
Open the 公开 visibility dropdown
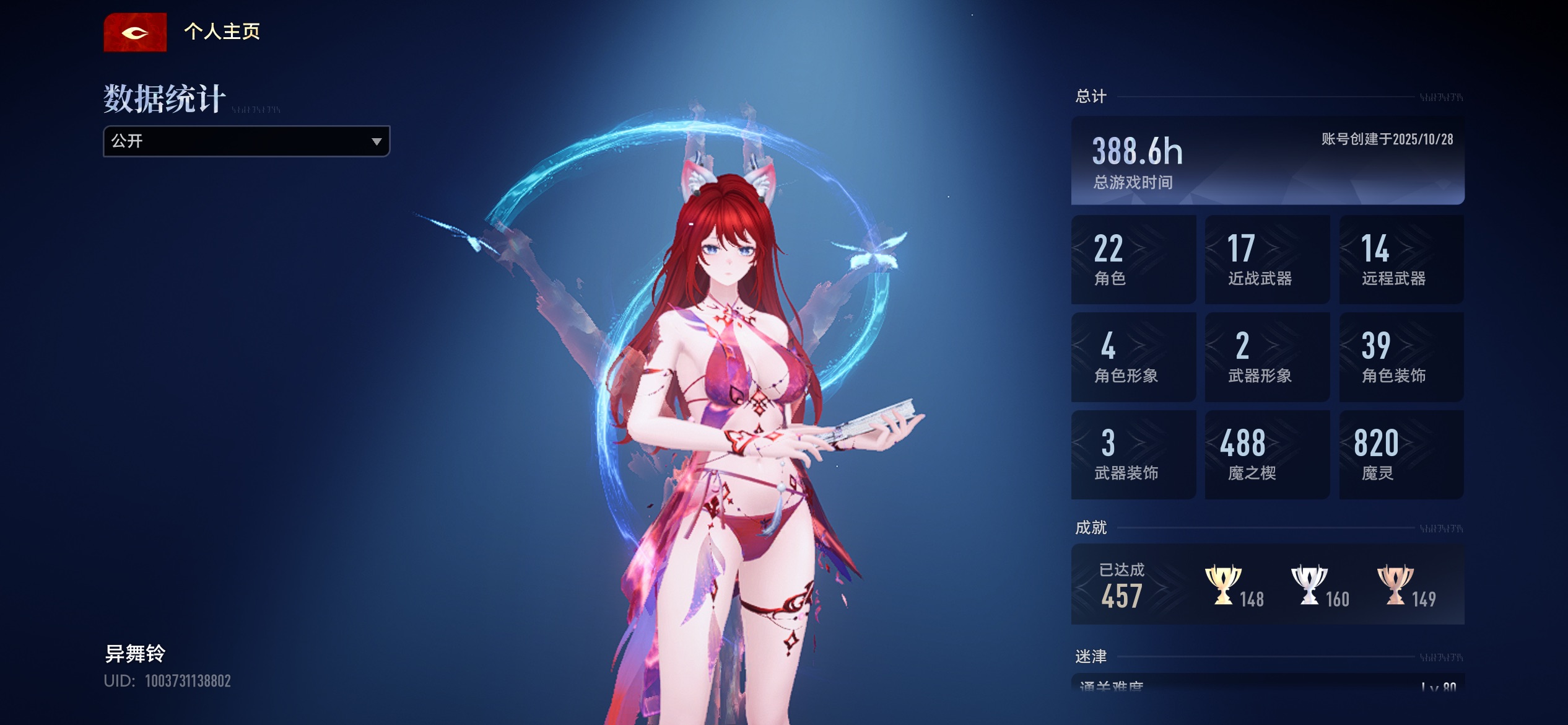point(246,141)
